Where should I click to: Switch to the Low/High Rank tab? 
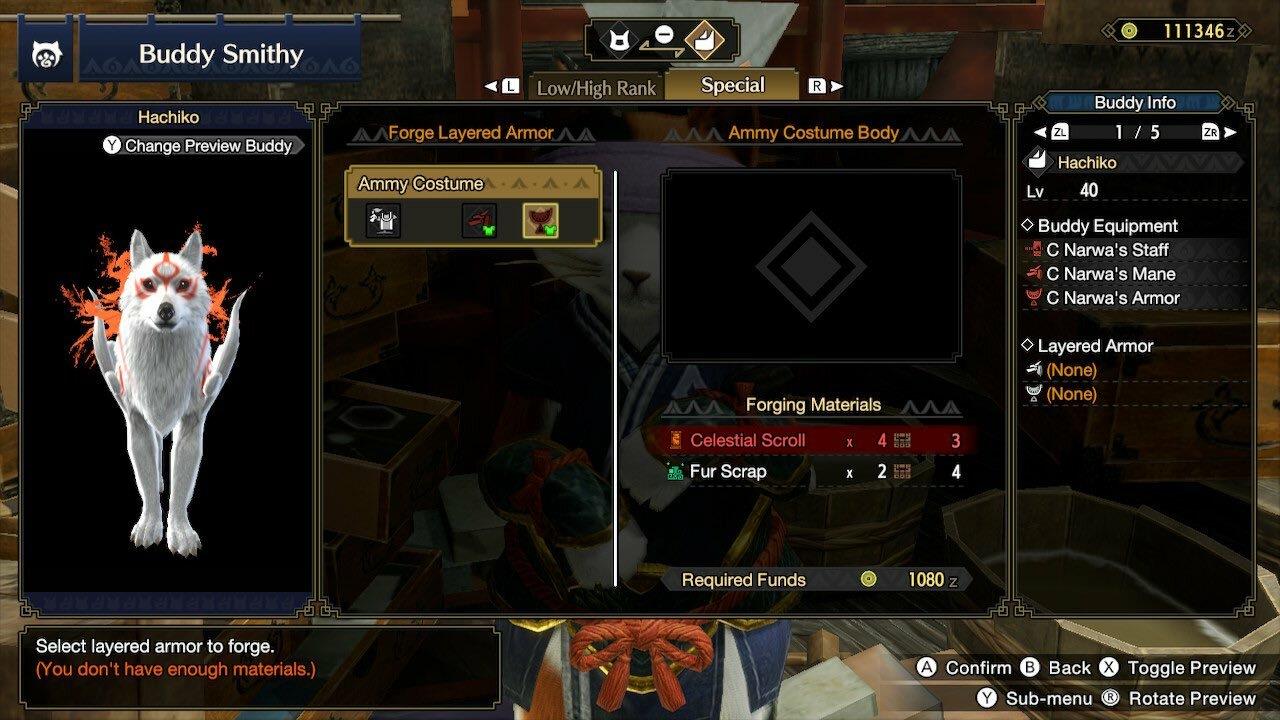click(x=595, y=88)
